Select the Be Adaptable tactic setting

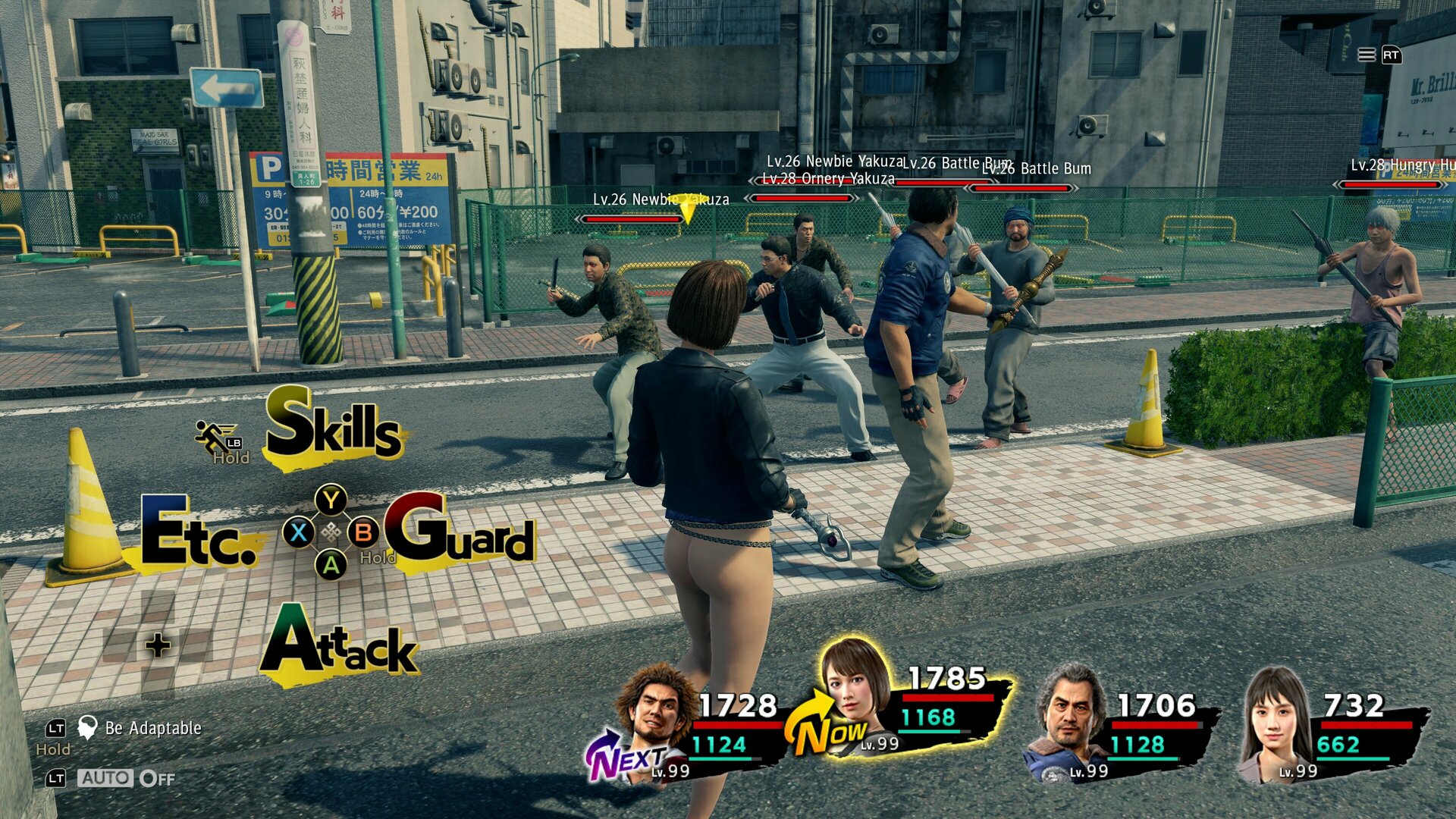pyautogui.click(x=152, y=728)
